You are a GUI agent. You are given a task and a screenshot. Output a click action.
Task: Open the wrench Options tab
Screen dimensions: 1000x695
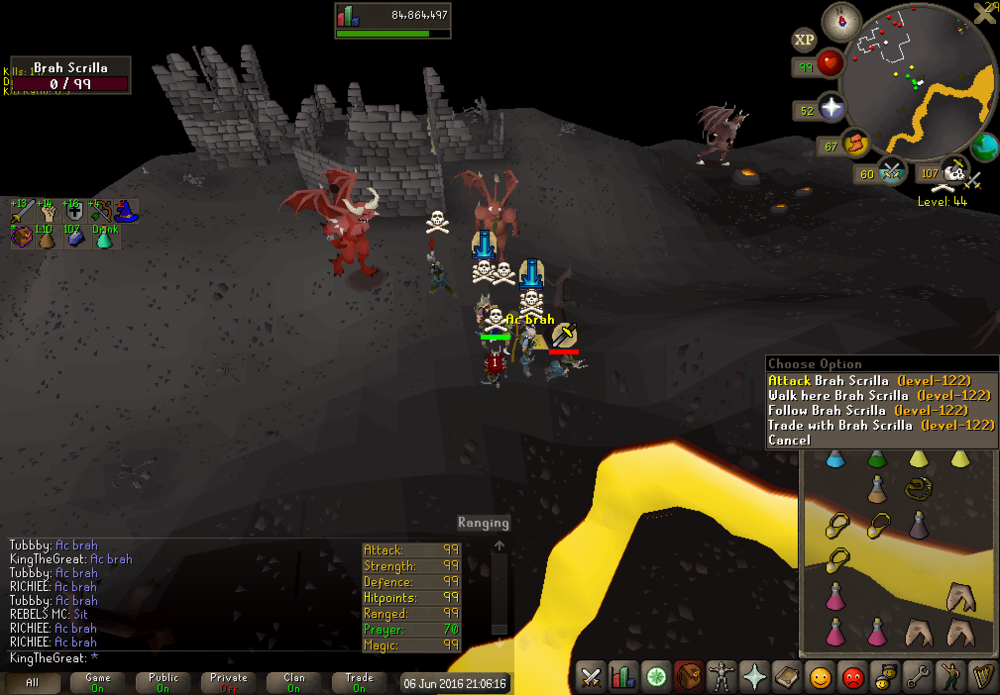tap(917, 676)
